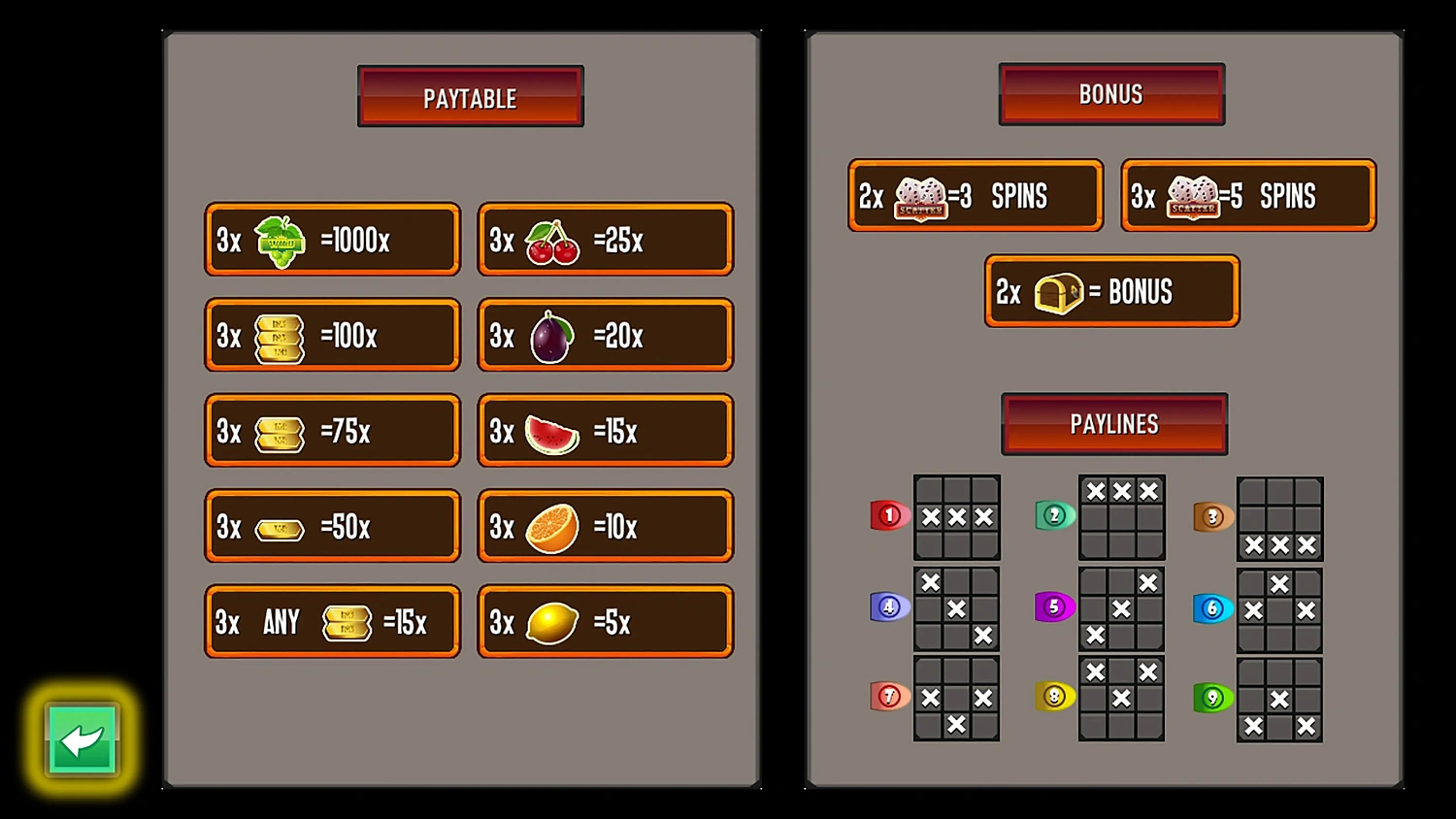The image size is (1456, 819).
Task: Select payline number 5 badge
Action: pyautogui.click(x=1054, y=606)
